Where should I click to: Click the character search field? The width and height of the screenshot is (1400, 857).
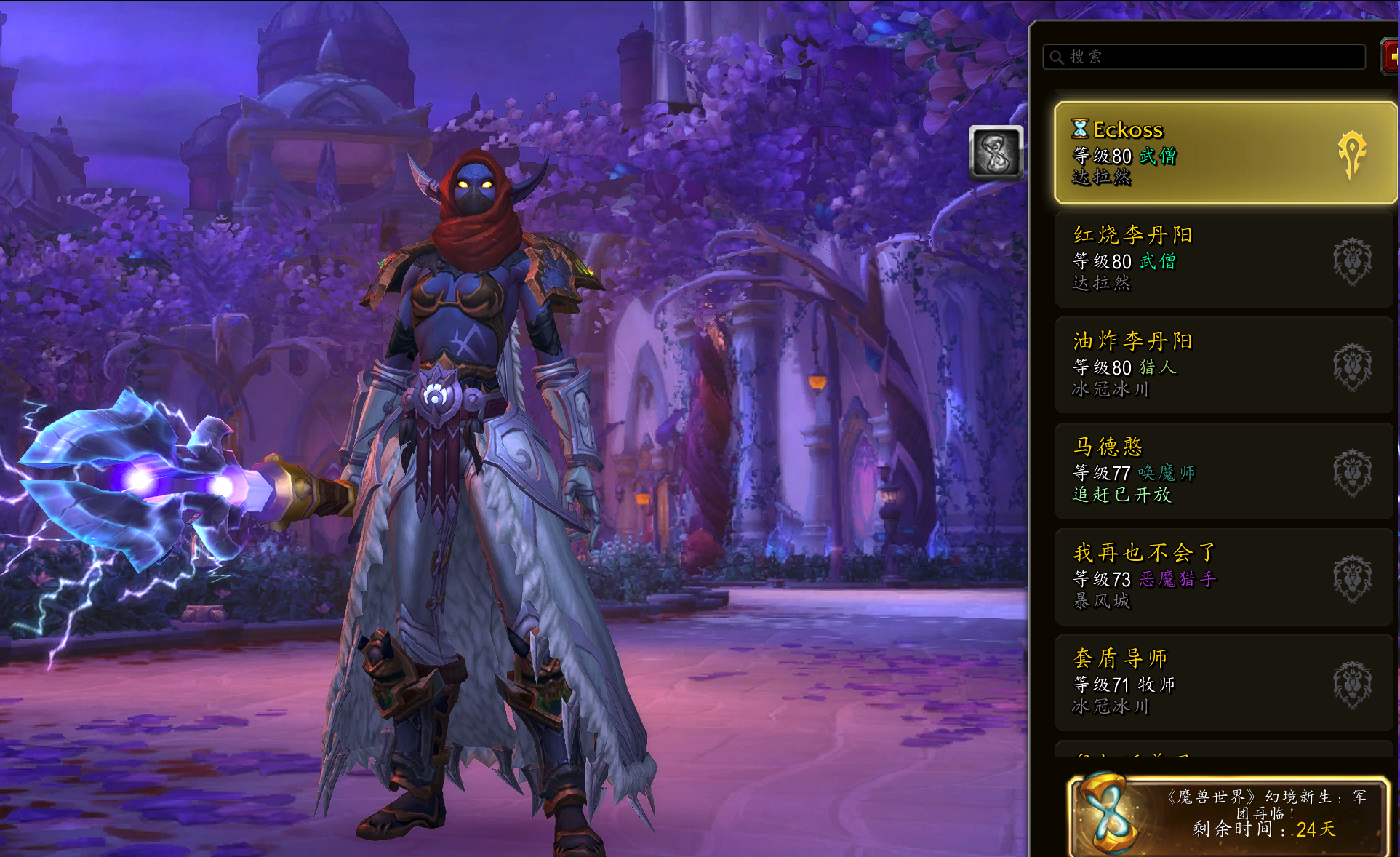pos(1204,57)
